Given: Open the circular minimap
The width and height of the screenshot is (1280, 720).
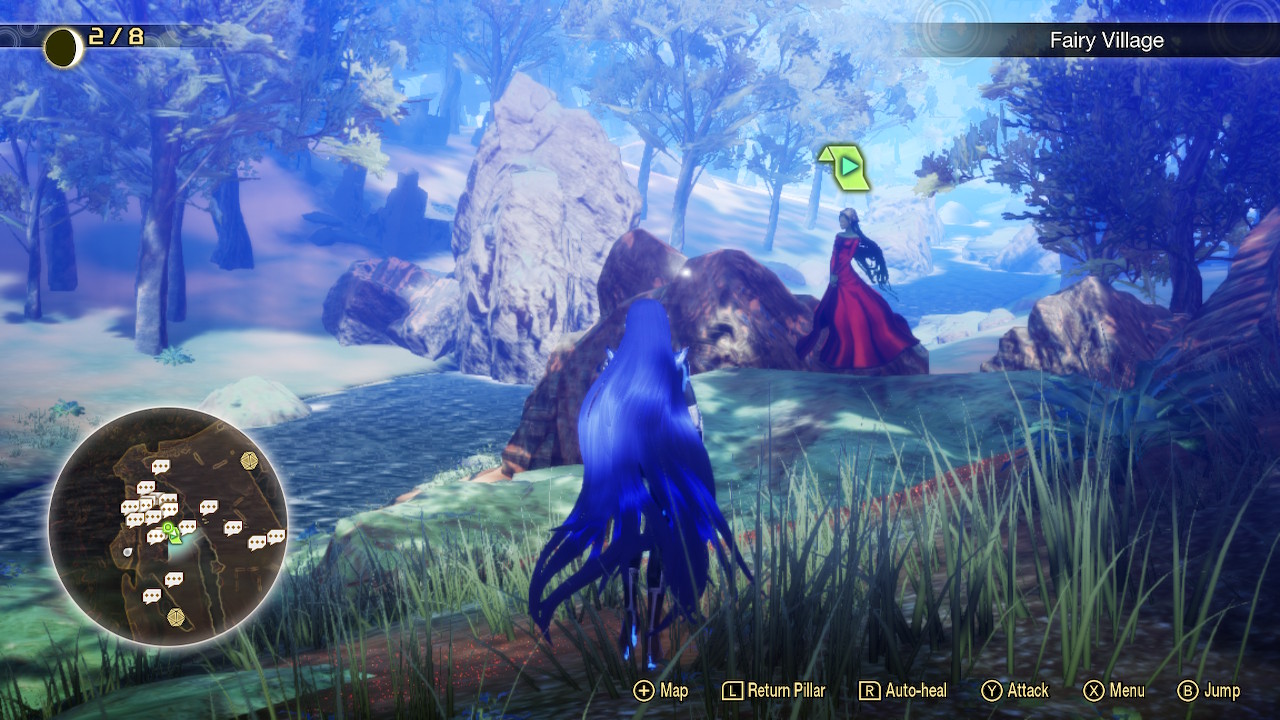Looking at the screenshot, I should point(168,526).
